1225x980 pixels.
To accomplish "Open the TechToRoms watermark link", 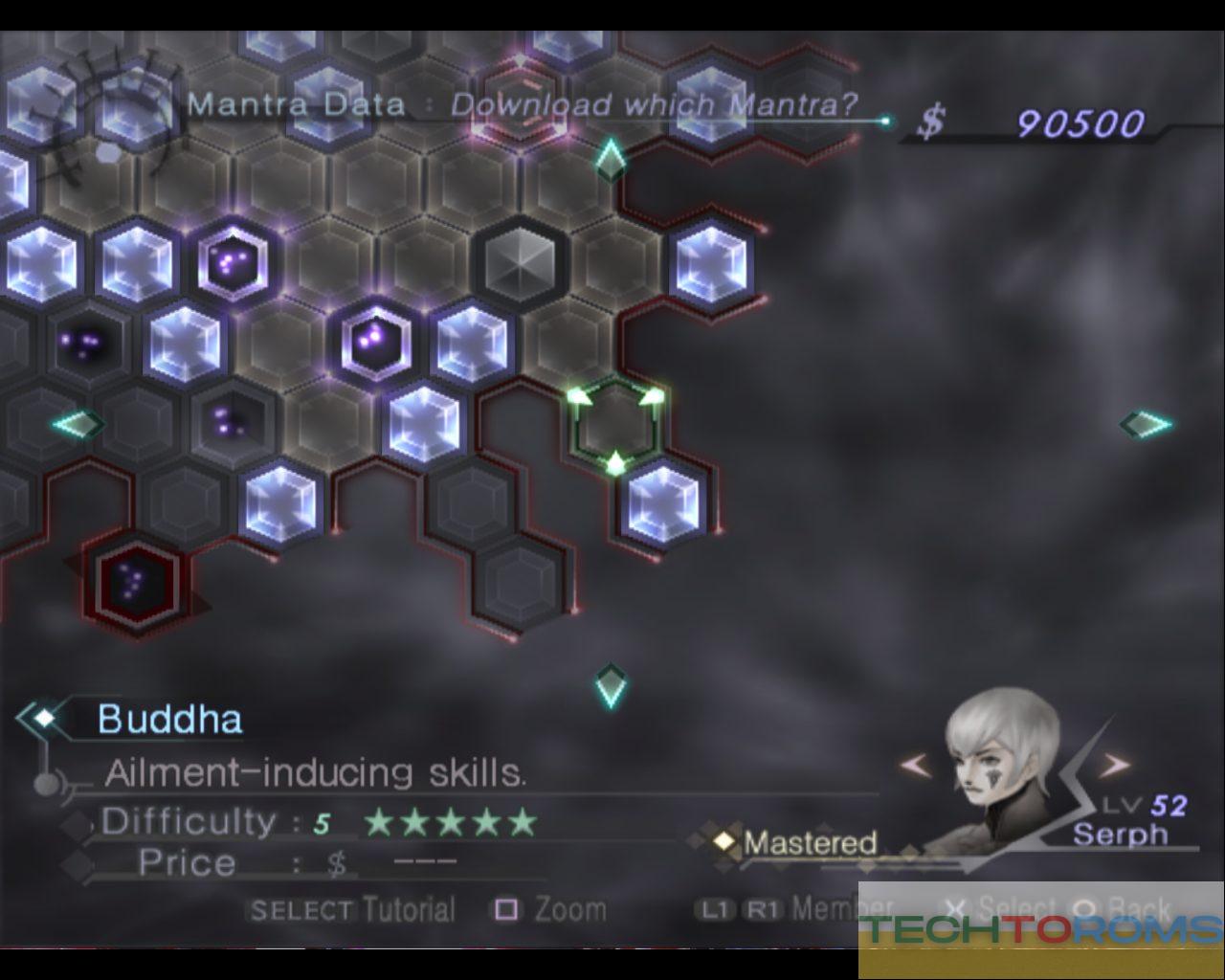I will (1041, 929).
